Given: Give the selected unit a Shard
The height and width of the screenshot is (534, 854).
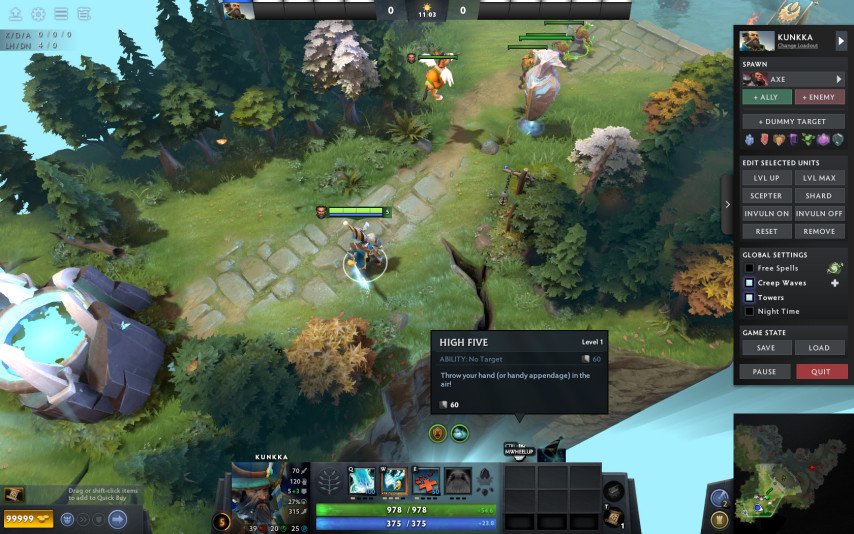Looking at the screenshot, I should pyautogui.click(x=820, y=196).
